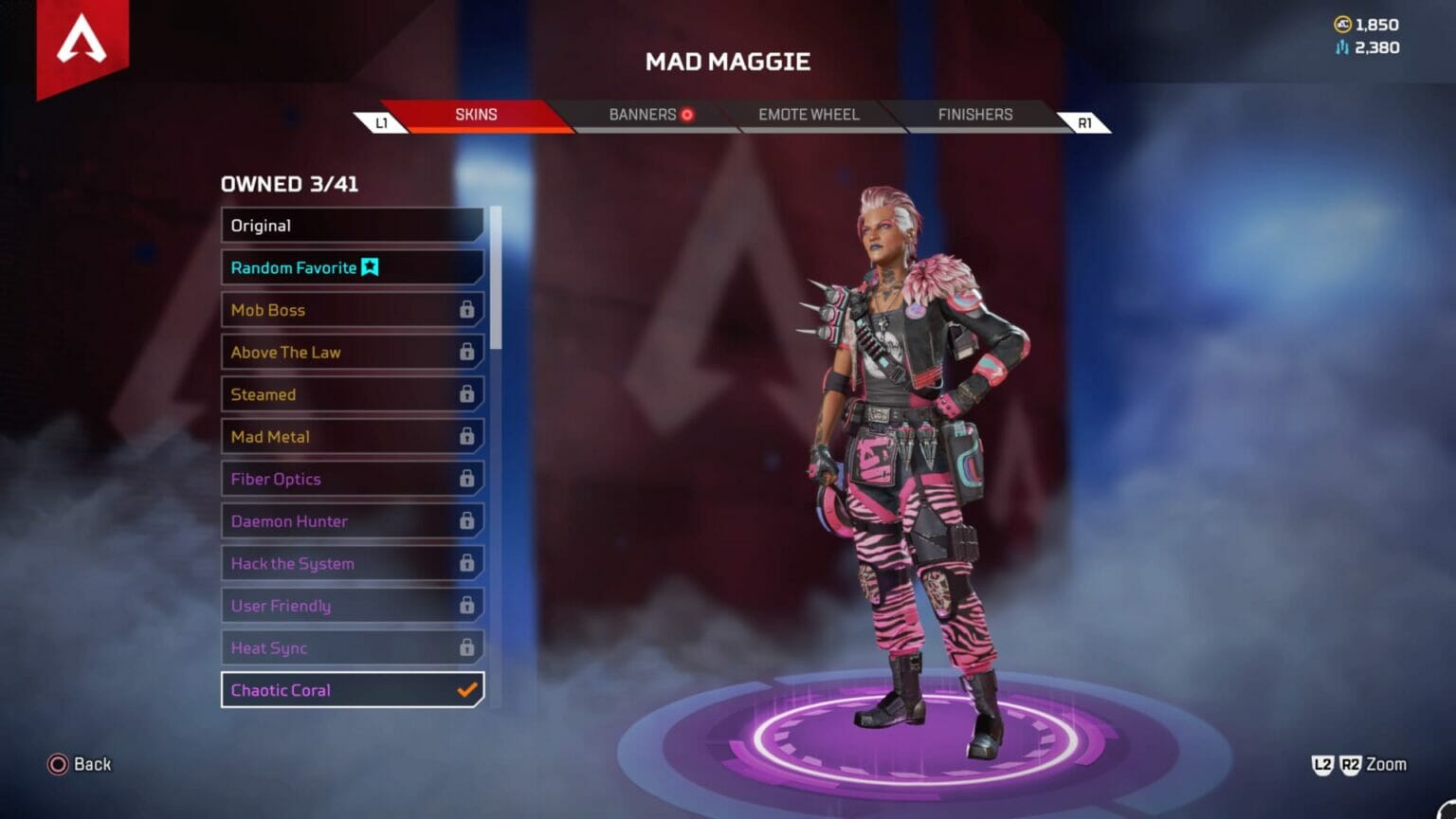The image size is (1456, 819).
Task: Choose the equipped Chaotic Coral skin
Action: (x=352, y=690)
